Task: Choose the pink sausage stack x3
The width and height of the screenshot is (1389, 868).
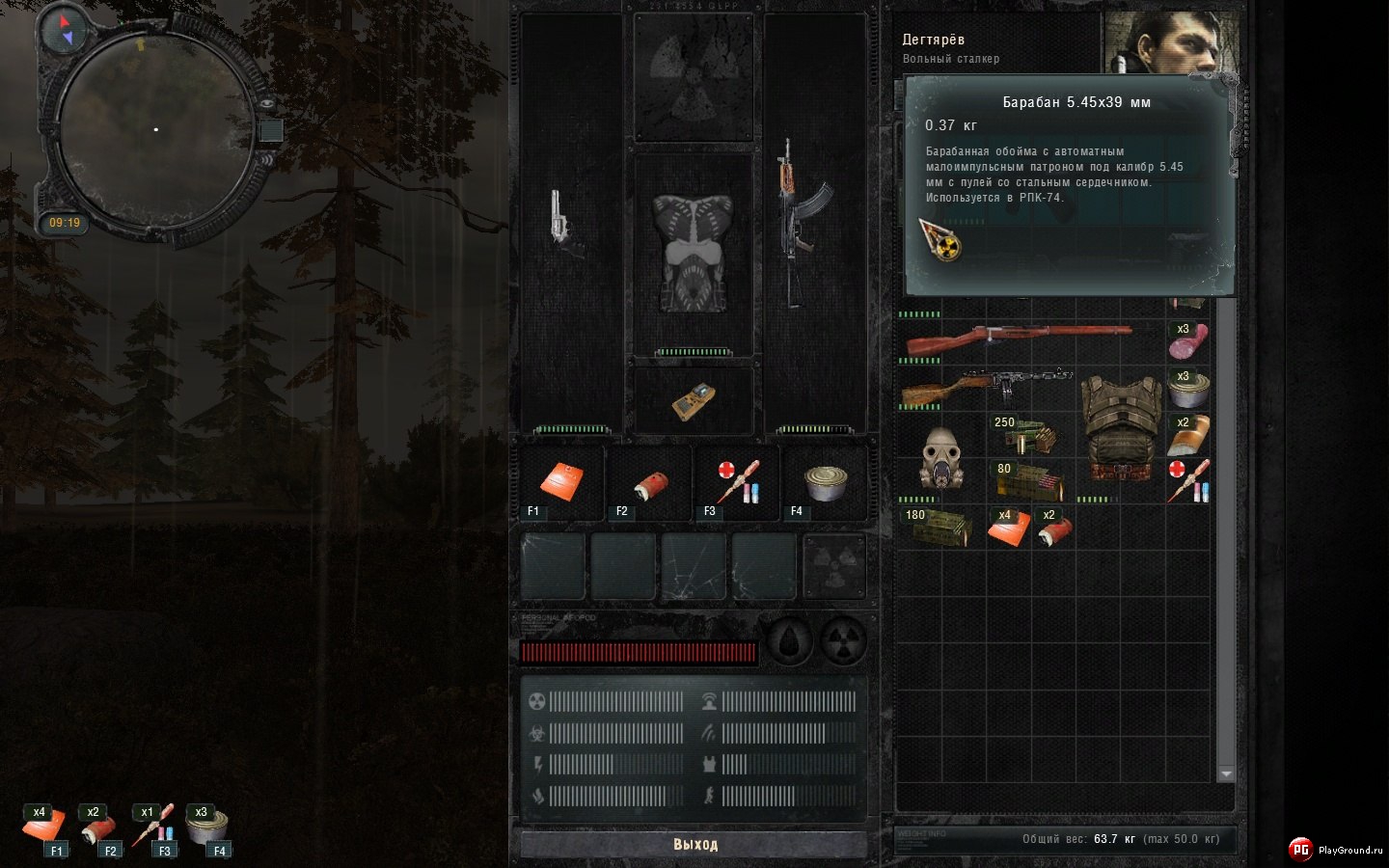Action: coord(1188,340)
